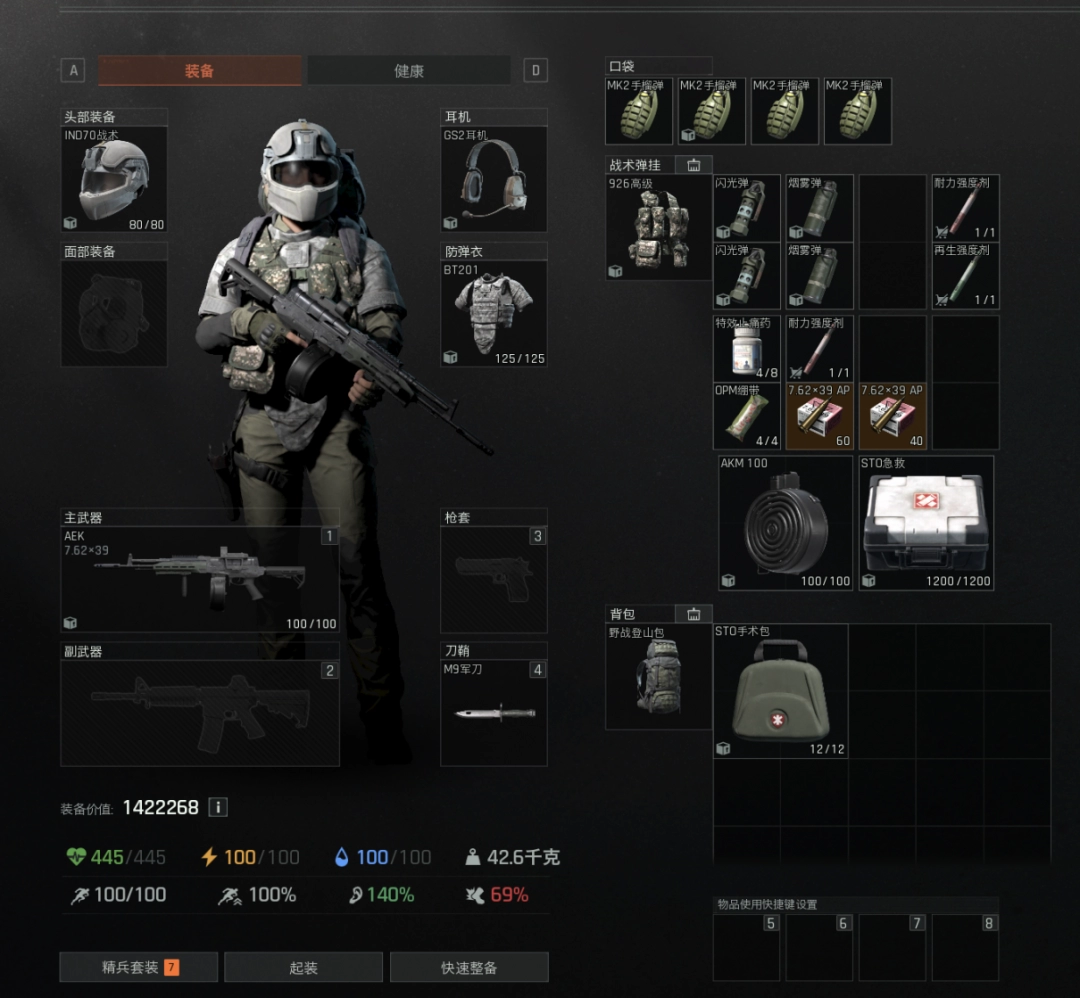Click the 野战登山包 backpack slot
This screenshot has width=1080, height=998.
pyautogui.click(x=658, y=677)
